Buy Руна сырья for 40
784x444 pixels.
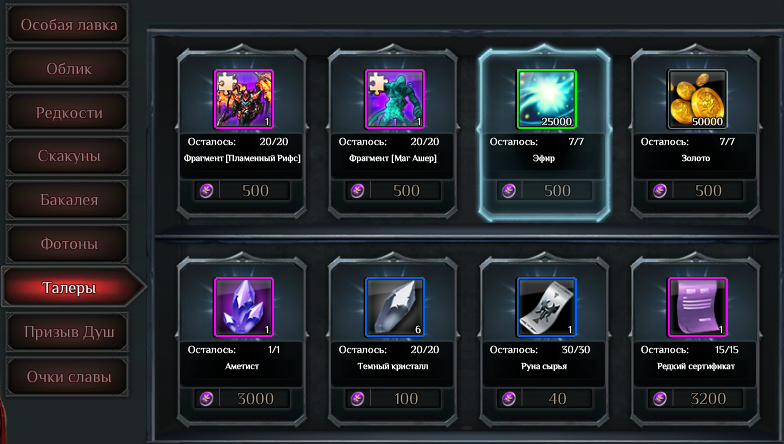coord(545,399)
